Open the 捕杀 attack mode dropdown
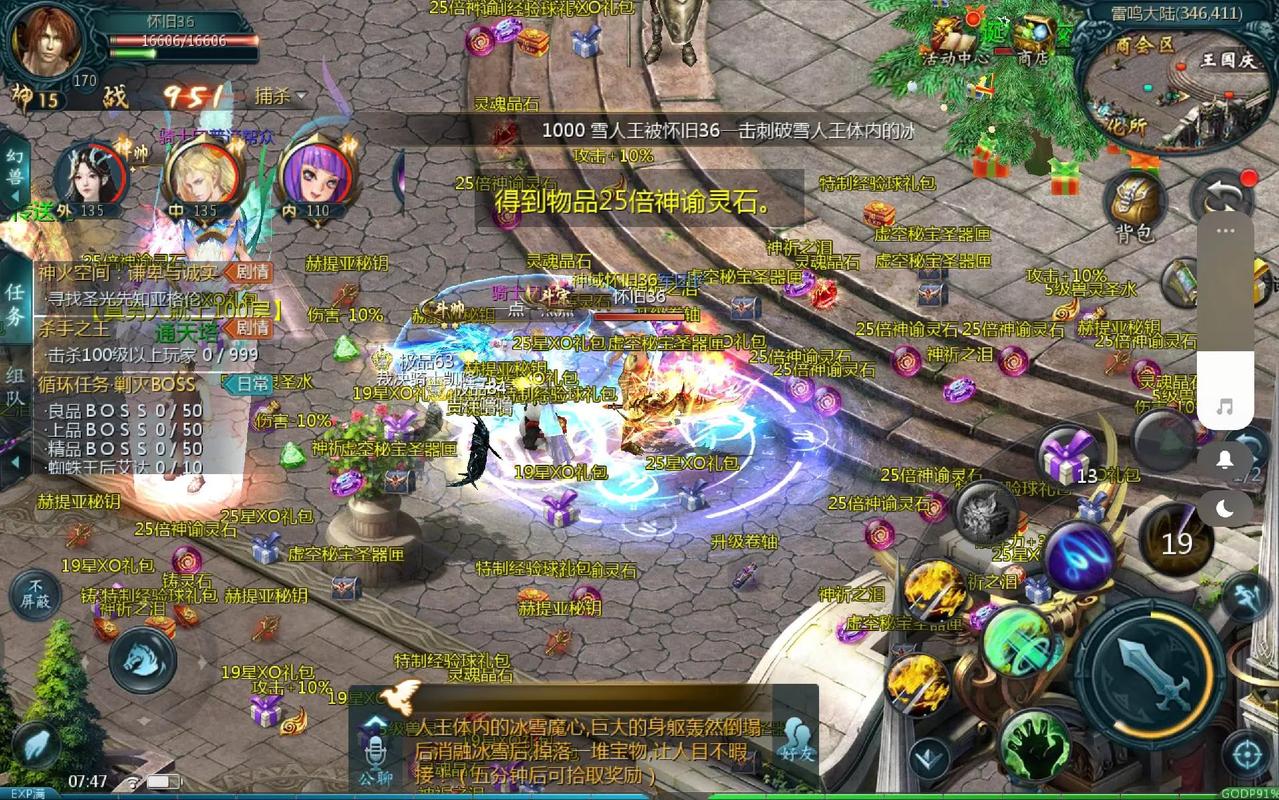 (x=279, y=96)
